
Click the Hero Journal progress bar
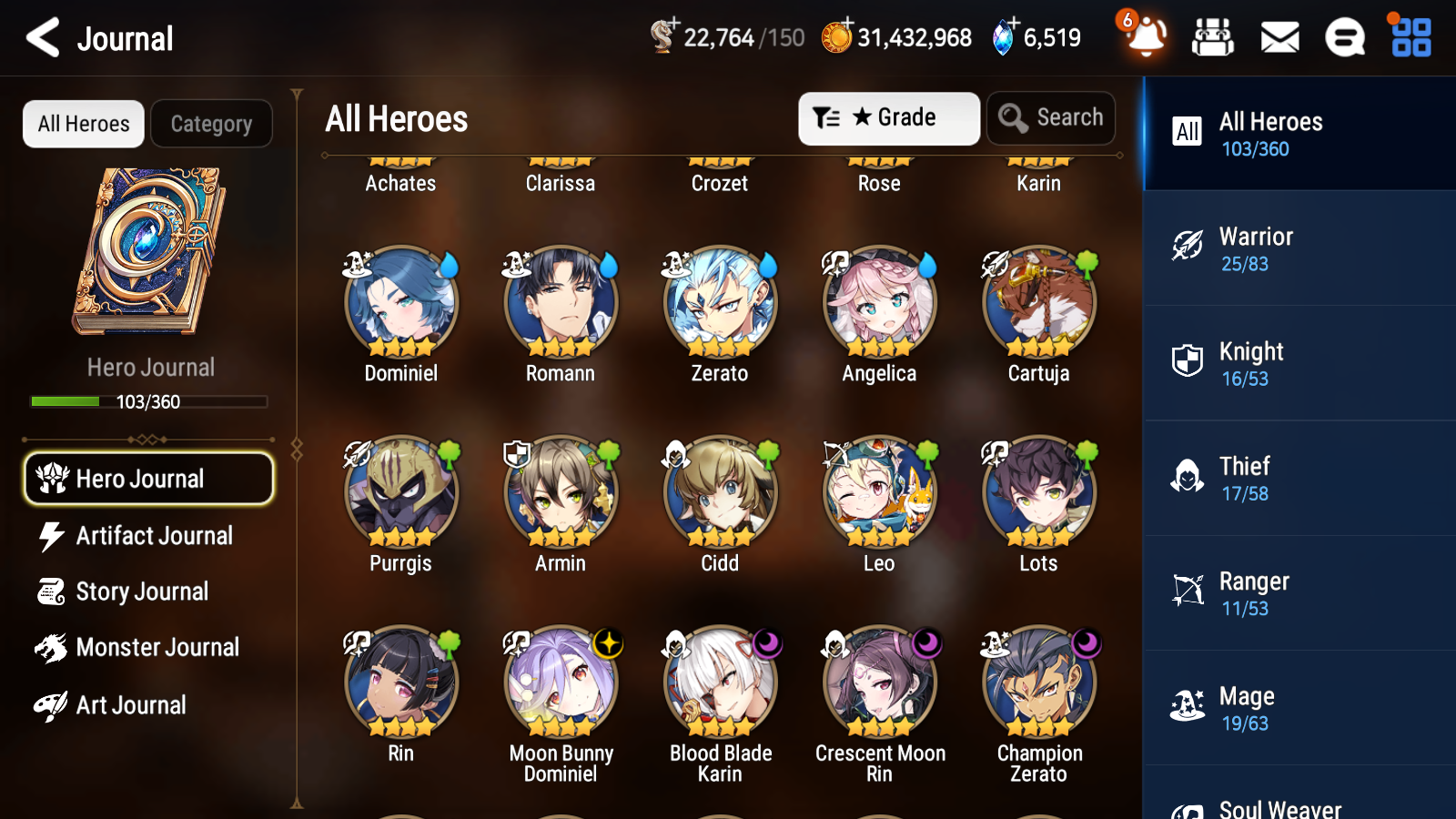coord(148,401)
